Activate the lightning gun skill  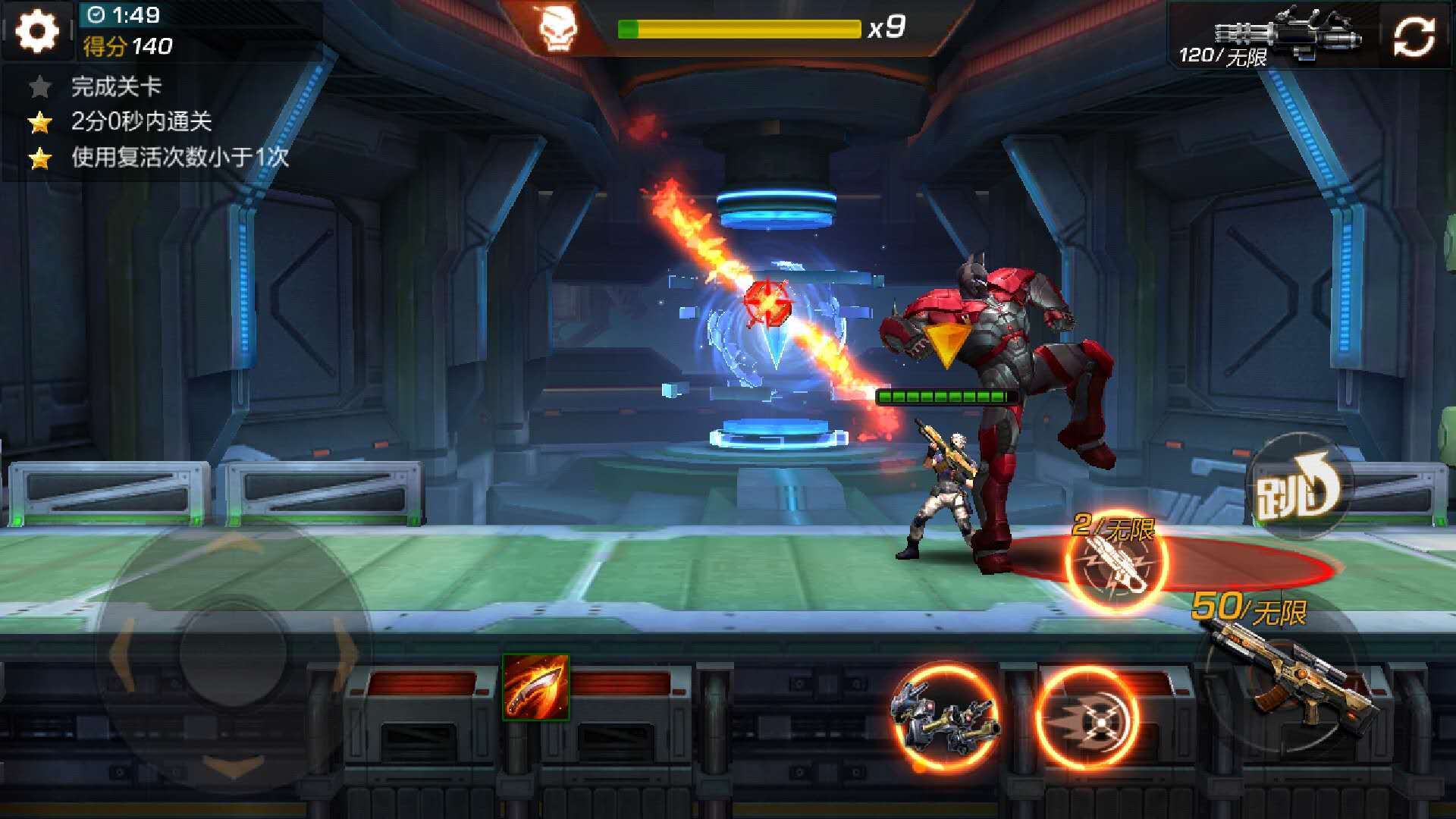1116,563
